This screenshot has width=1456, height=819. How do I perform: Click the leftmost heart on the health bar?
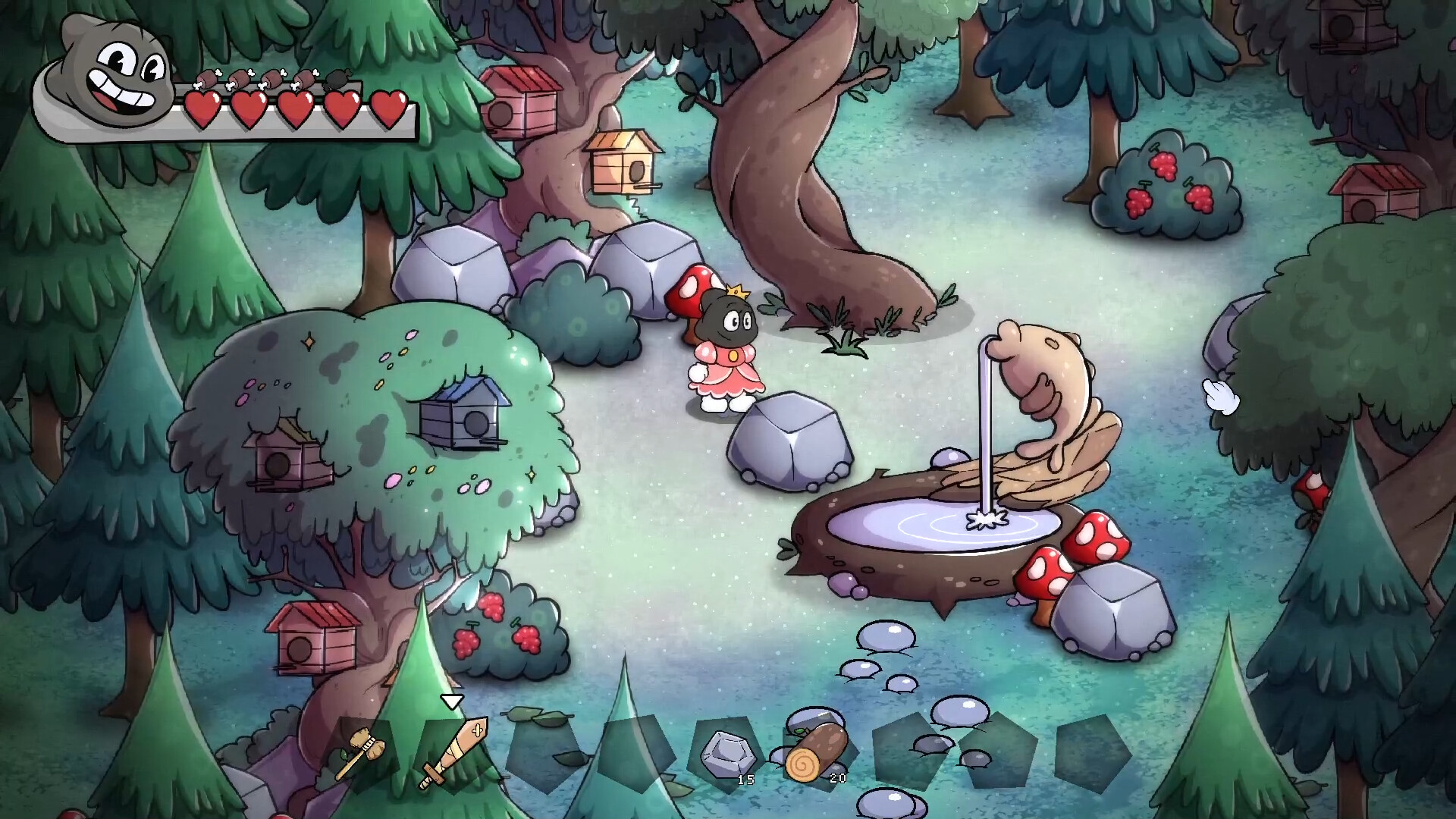[x=202, y=110]
